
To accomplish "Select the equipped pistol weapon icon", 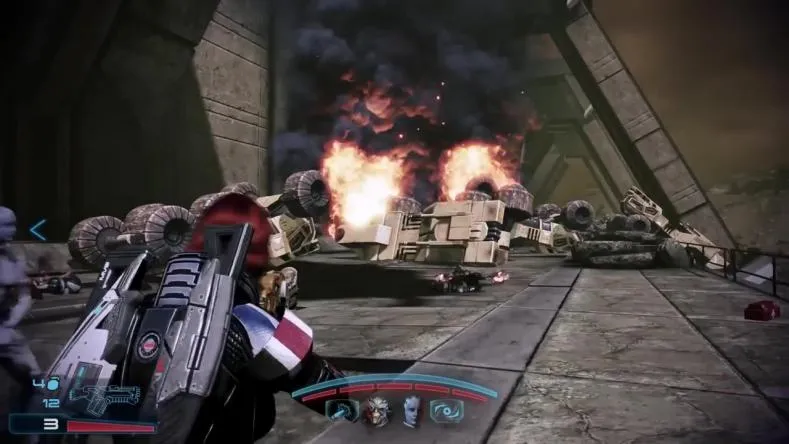I will click(104, 396).
